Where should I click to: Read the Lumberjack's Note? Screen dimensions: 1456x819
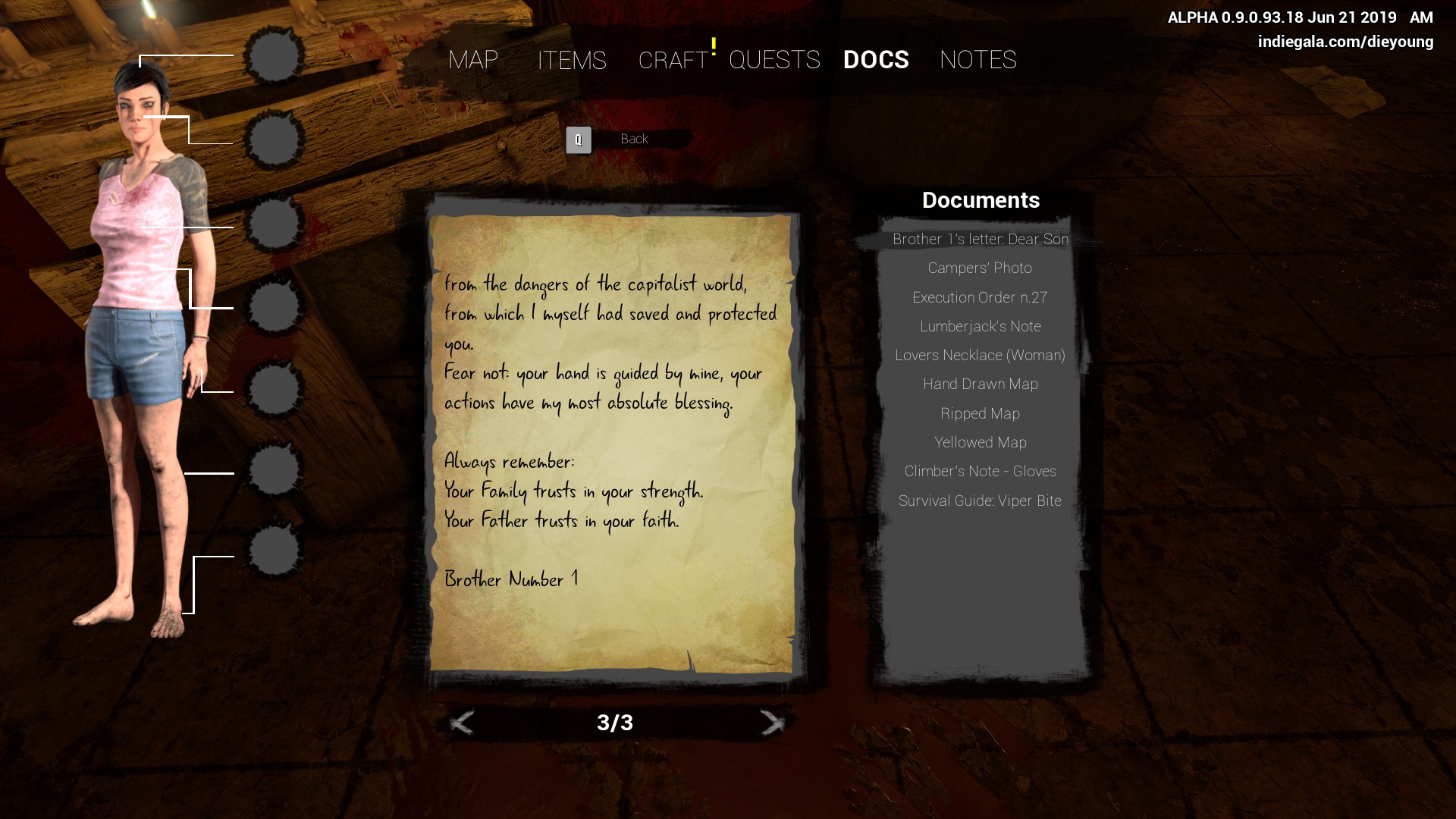pos(980,326)
